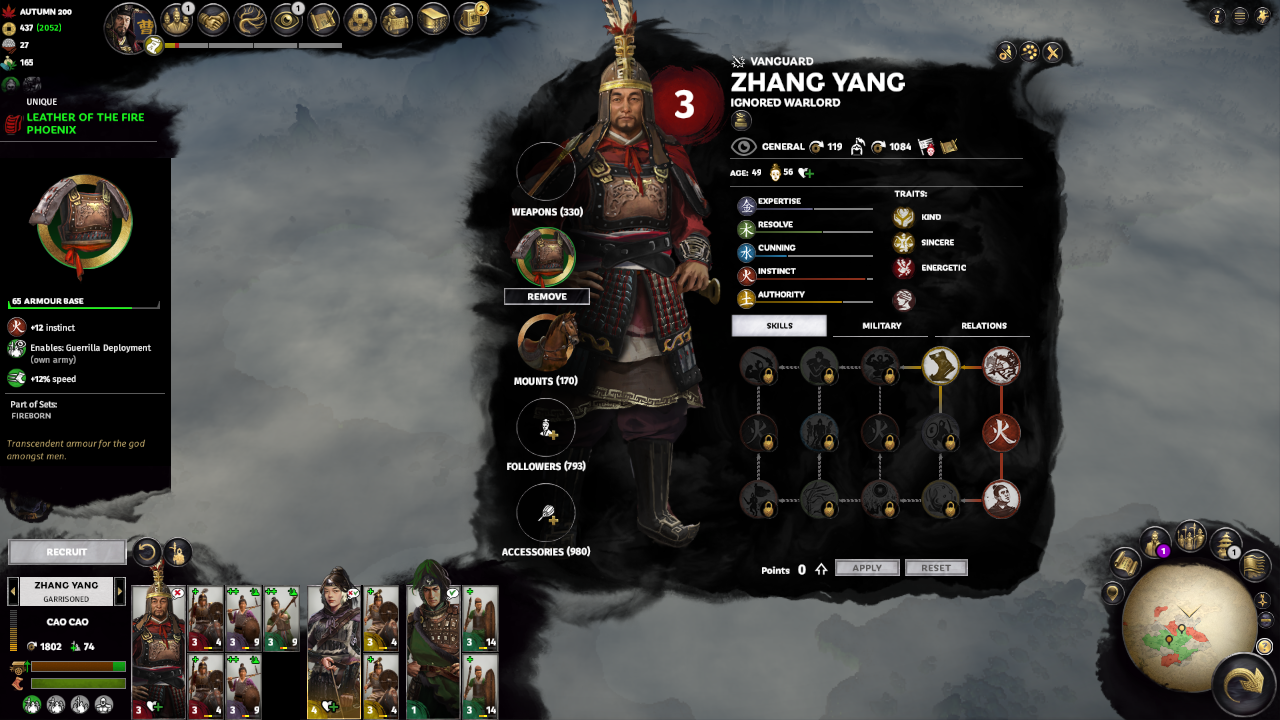
Task: Open the Relations tab
Action: click(x=983, y=326)
